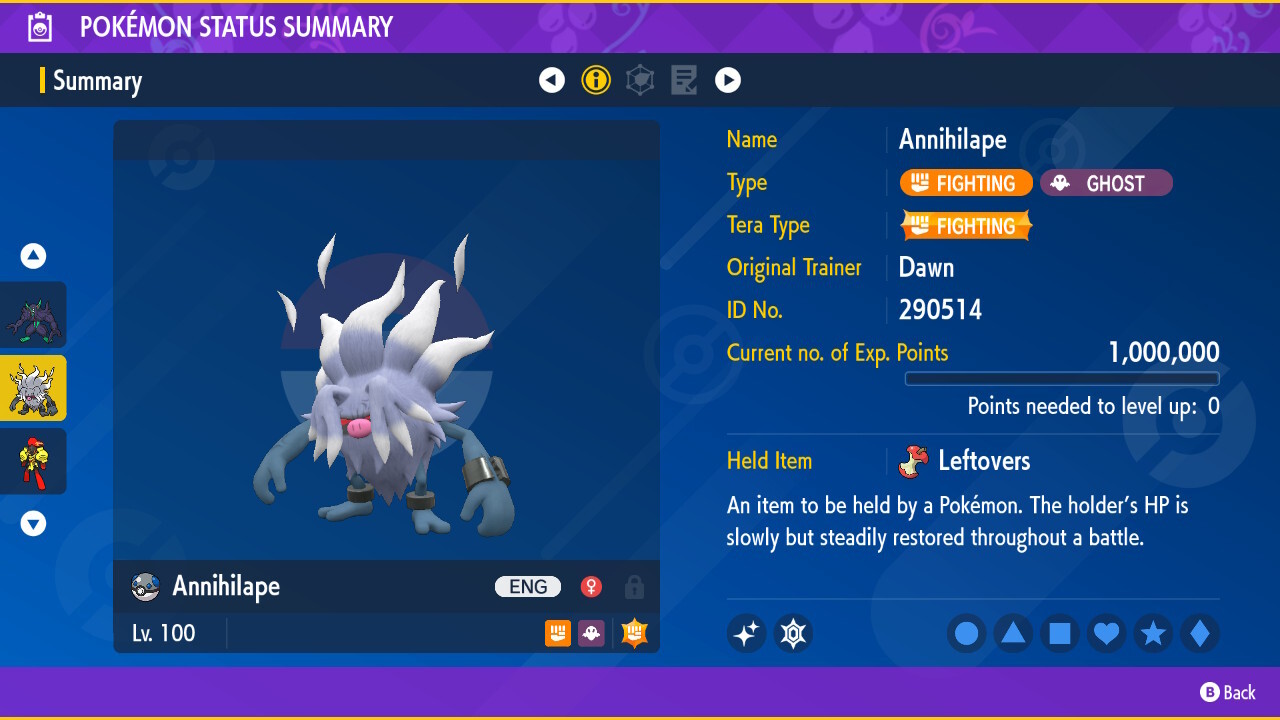
Task: Click the up arrow above the party list
Action: click(33, 256)
